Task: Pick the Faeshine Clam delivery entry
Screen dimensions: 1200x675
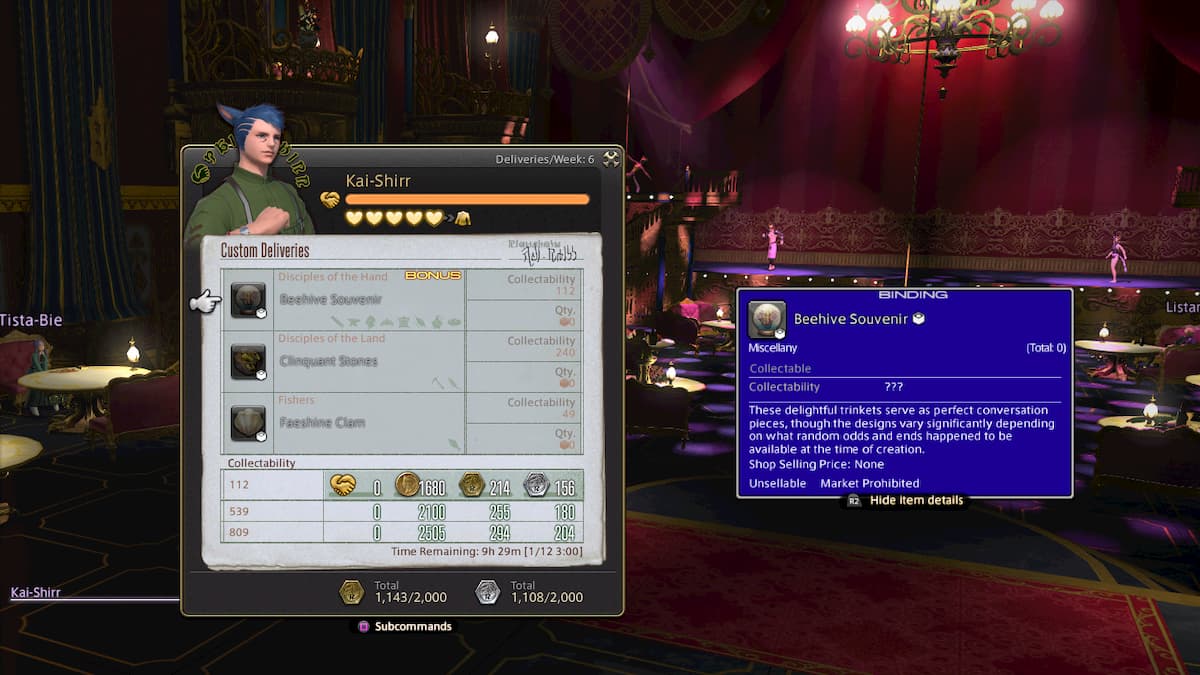Action: 342,423
